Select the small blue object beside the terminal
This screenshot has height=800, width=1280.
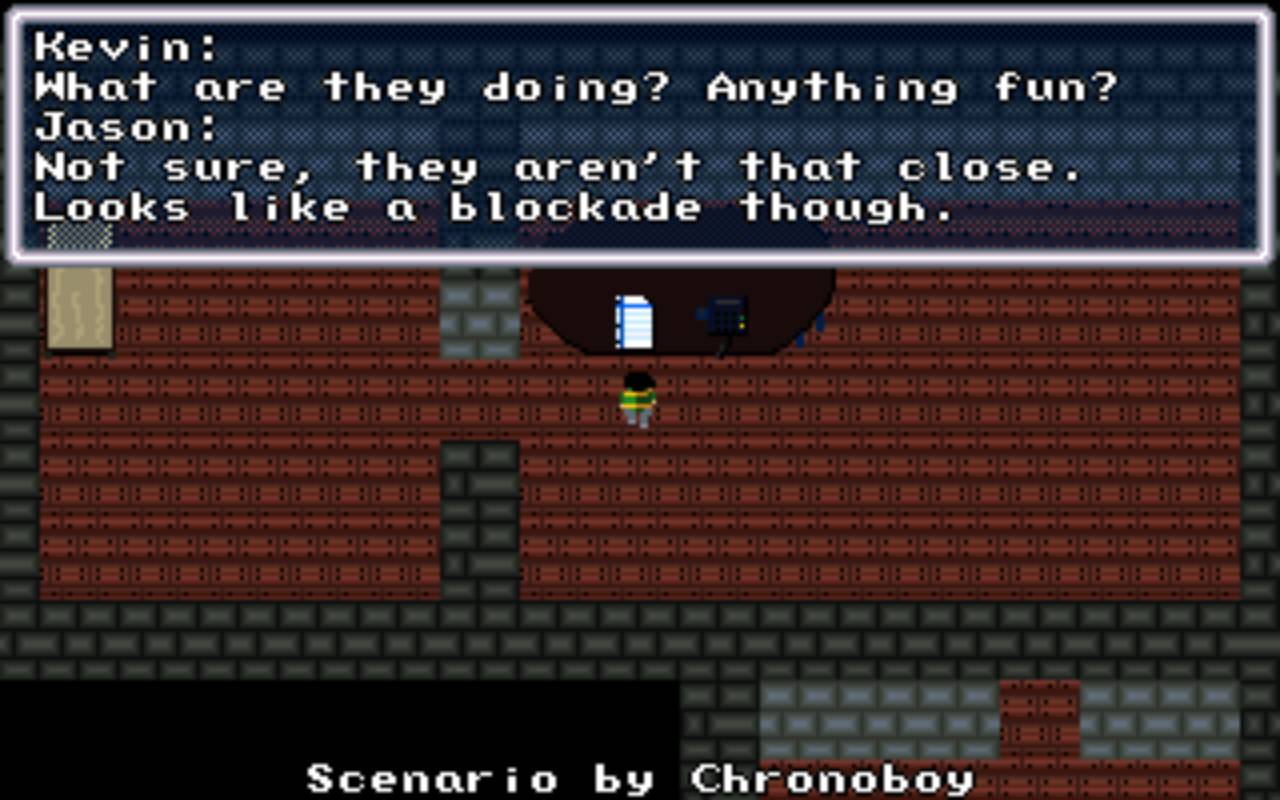click(700, 313)
